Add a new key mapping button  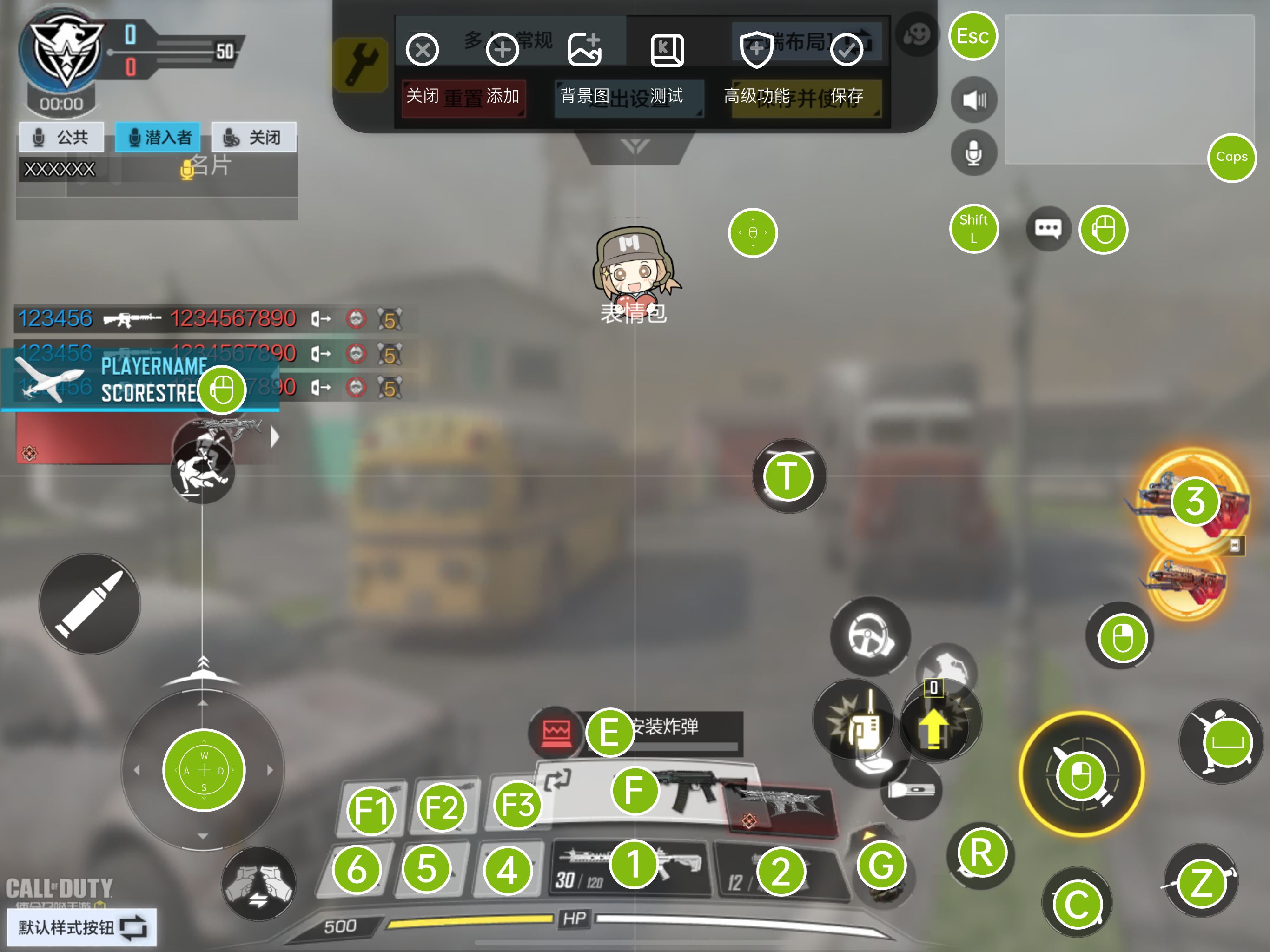click(x=503, y=51)
